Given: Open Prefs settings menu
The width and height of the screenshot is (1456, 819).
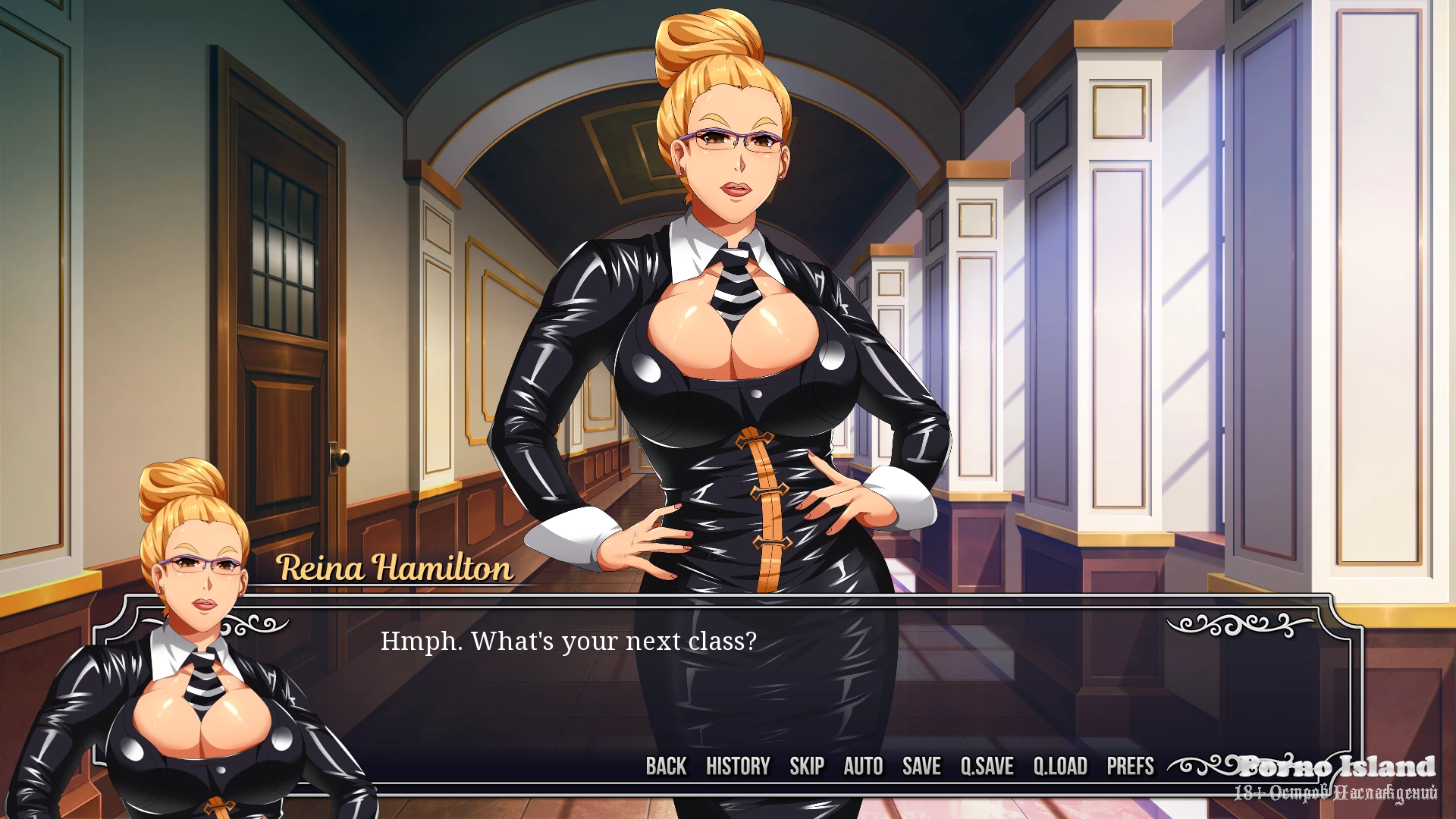Looking at the screenshot, I should coord(1130,767).
